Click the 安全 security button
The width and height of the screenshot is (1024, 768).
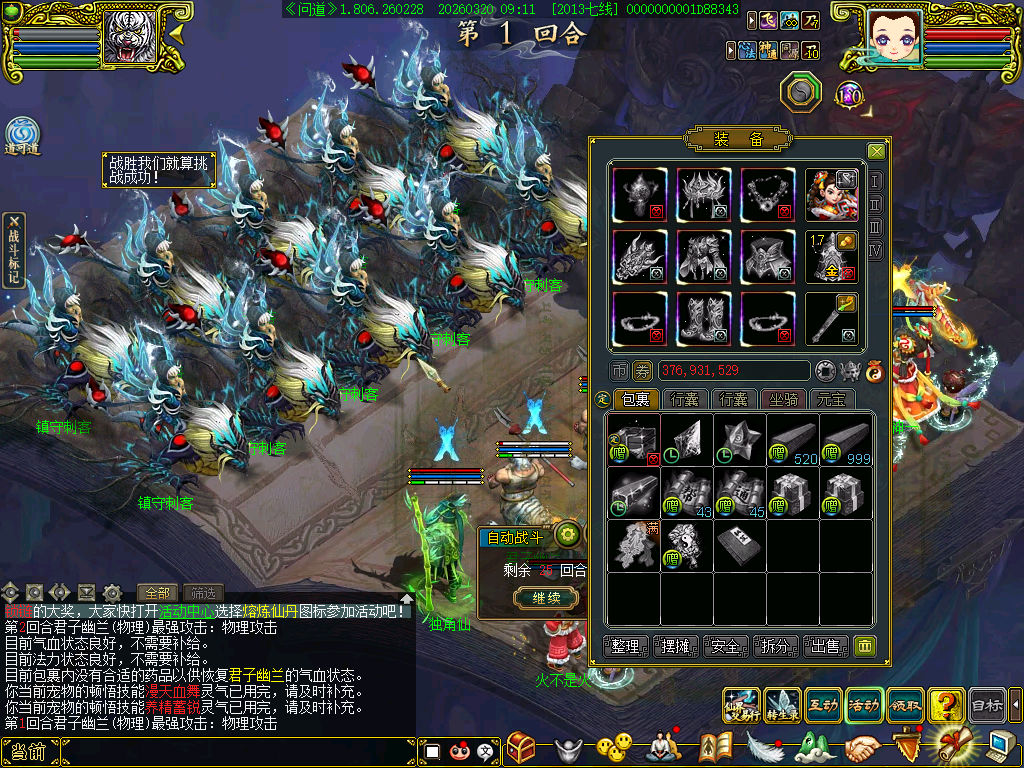(x=725, y=646)
